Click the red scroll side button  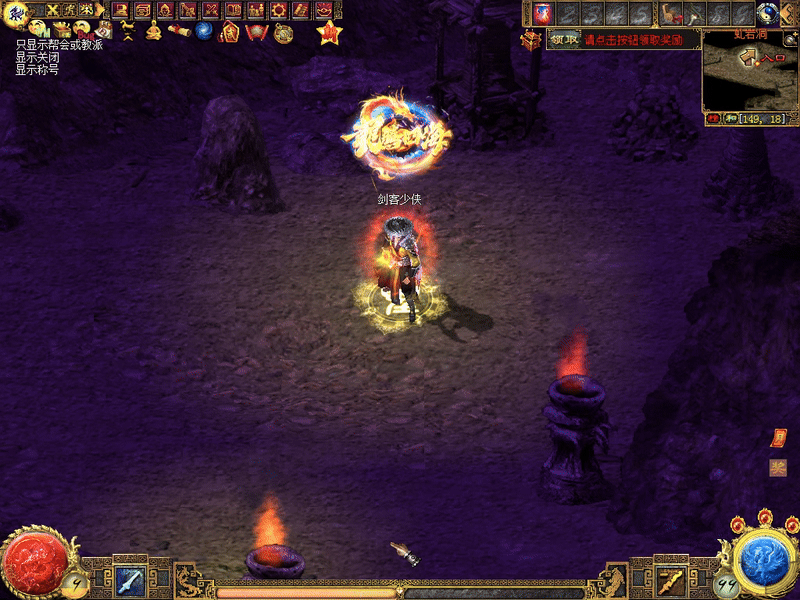click(x=778, y=438)
